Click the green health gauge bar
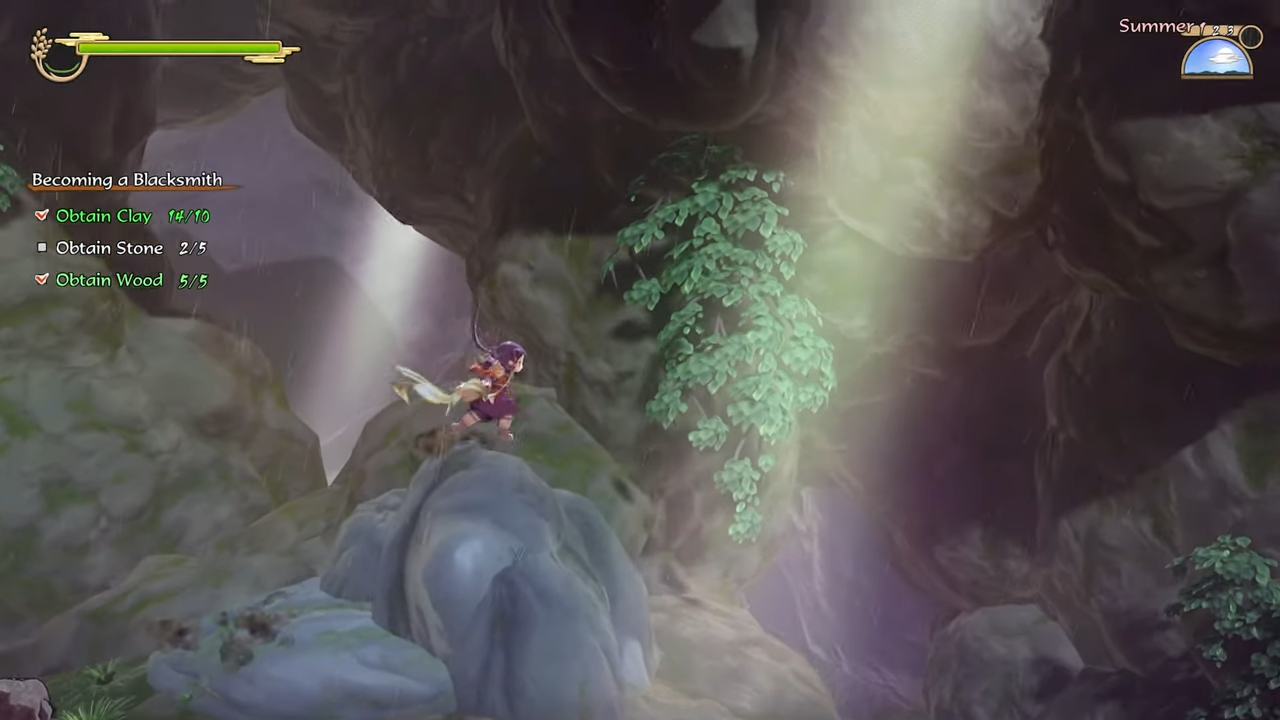1280x720 pixels. [x=180, y=48]
